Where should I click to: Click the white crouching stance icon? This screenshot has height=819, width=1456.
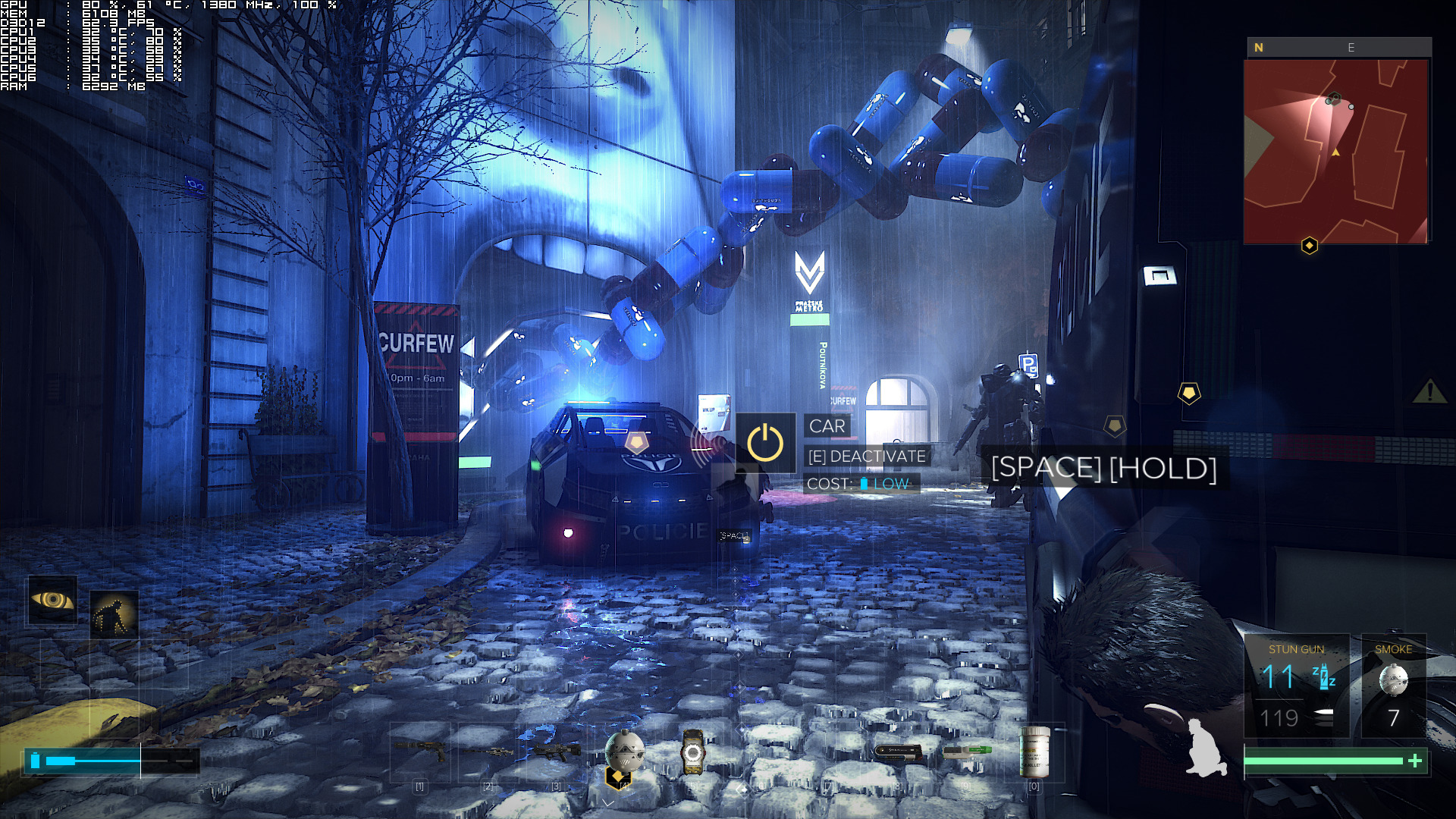pyautogui.click(x=1206, y=748)
